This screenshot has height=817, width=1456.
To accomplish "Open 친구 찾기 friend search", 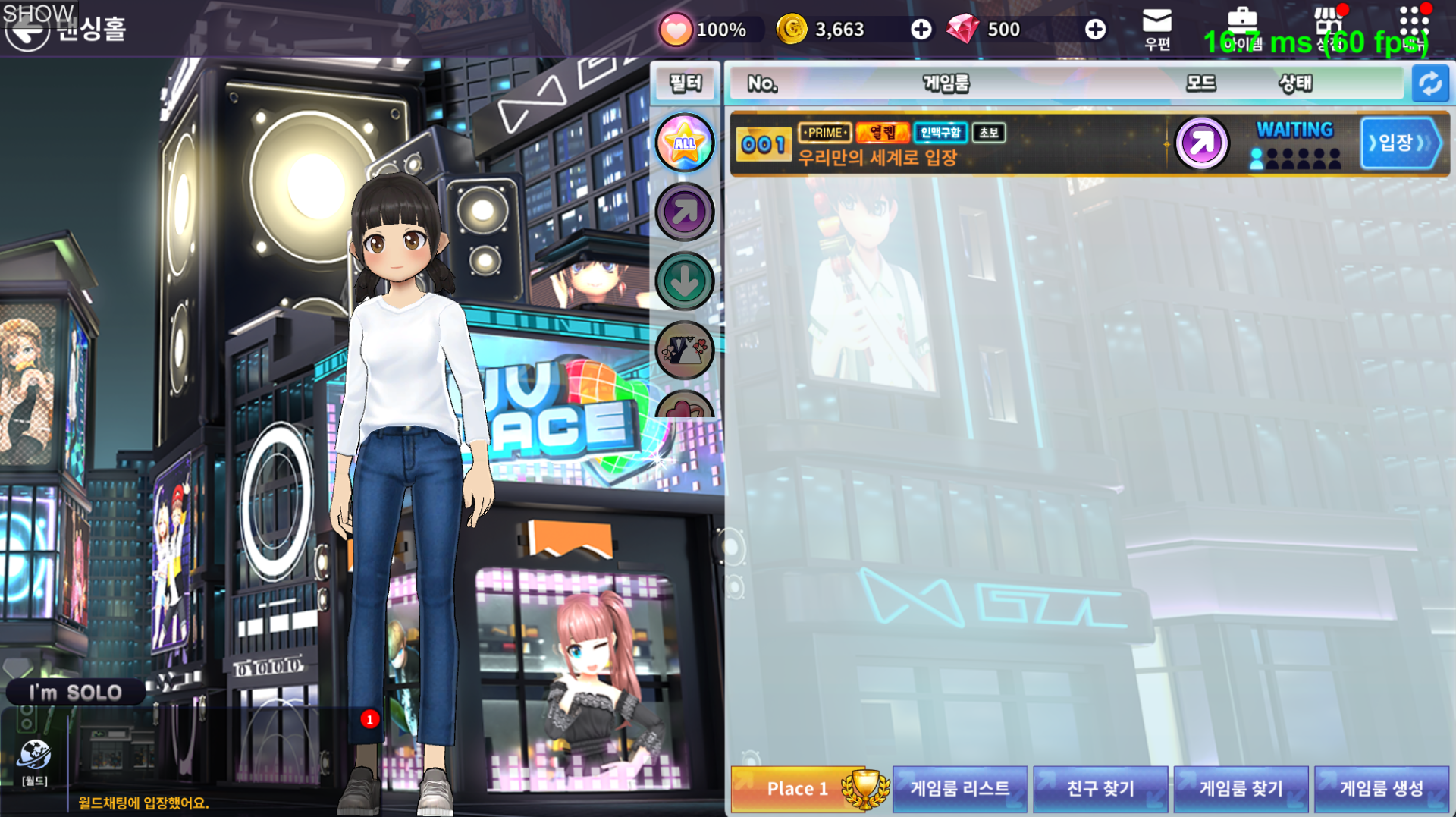I will pyautogui.click(x=1100, y=789).
